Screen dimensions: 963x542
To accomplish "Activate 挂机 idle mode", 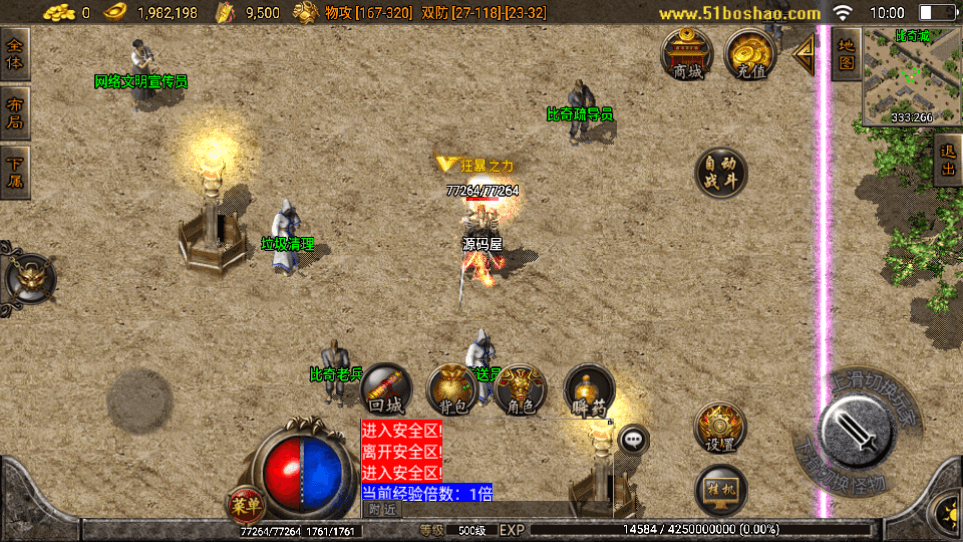I will point(720,488).
